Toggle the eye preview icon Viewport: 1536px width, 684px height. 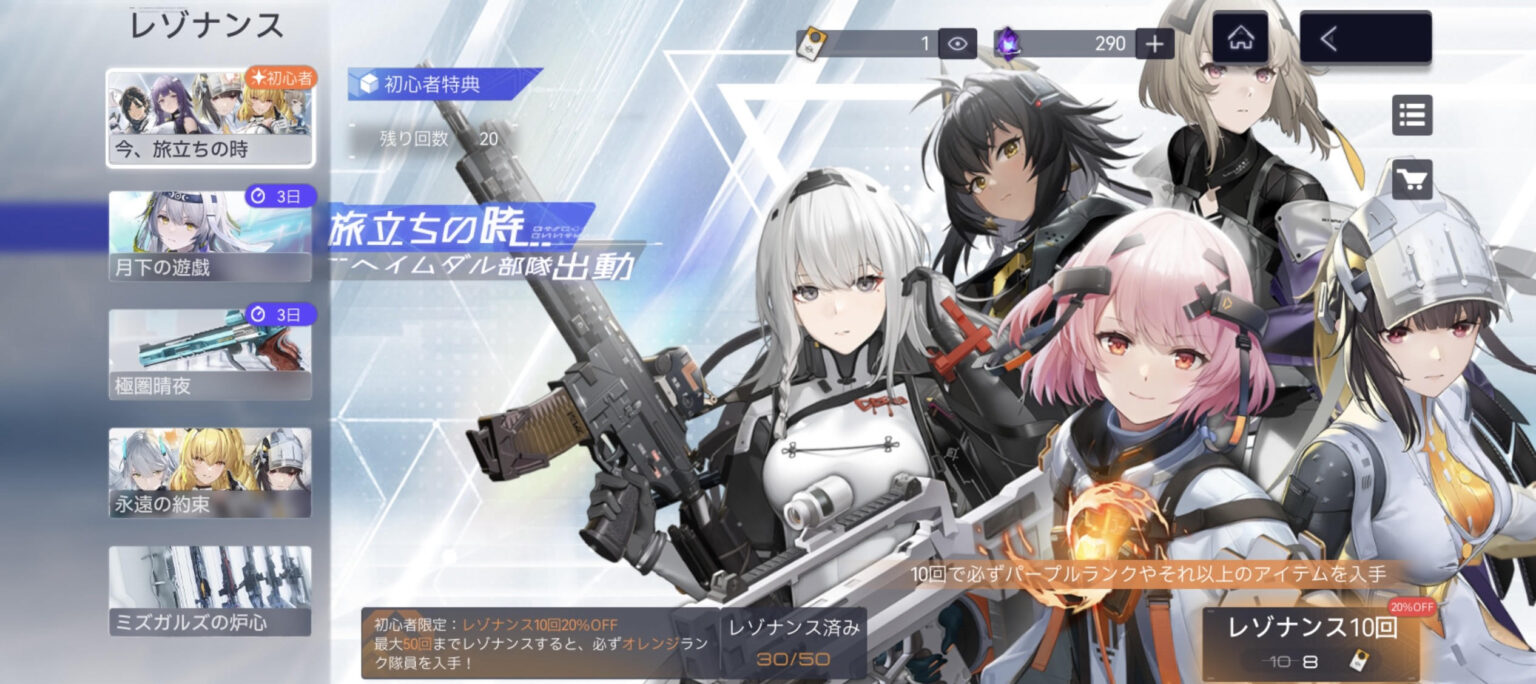point(958,43)
